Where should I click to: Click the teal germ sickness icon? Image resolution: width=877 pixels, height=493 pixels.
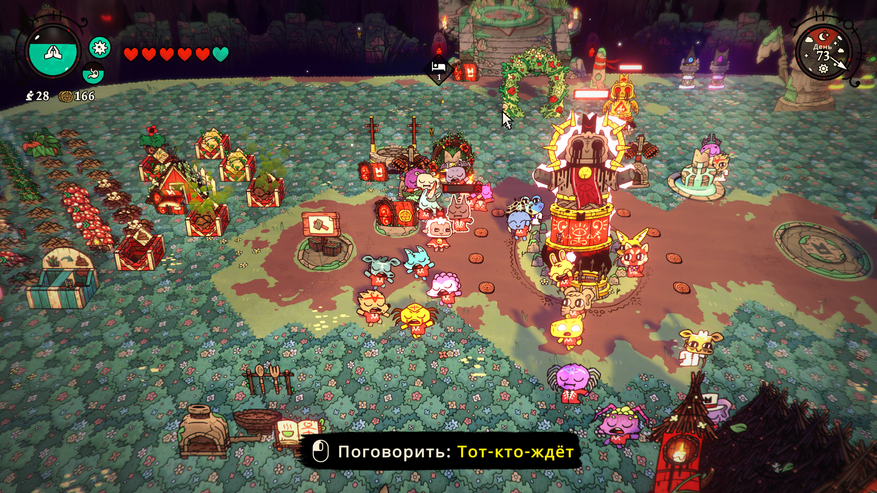click(x=100, y=47)
